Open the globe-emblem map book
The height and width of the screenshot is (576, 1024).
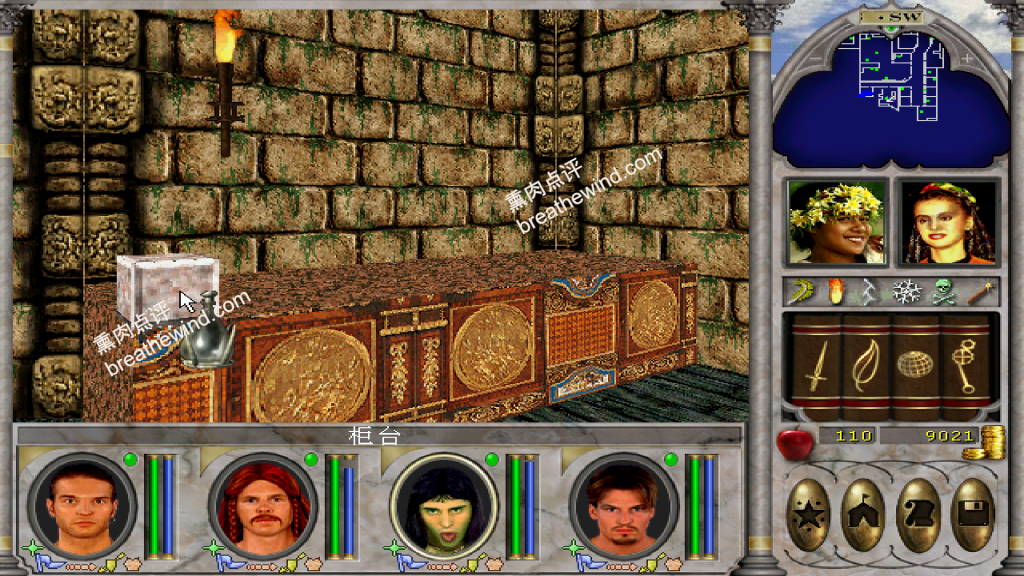915,366
